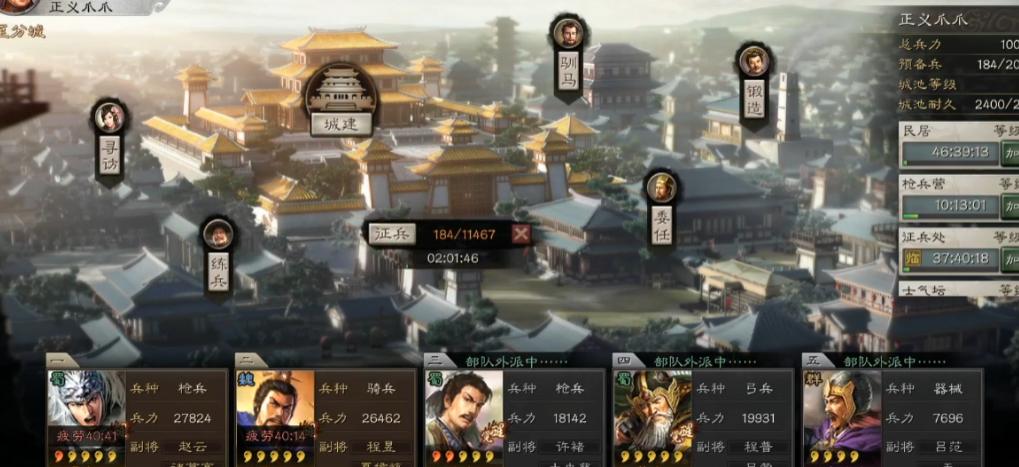The width and height of the screenshot is (1019, 467).
Task: Speed up the 民居 upgrade
Action: point(1010,153)
